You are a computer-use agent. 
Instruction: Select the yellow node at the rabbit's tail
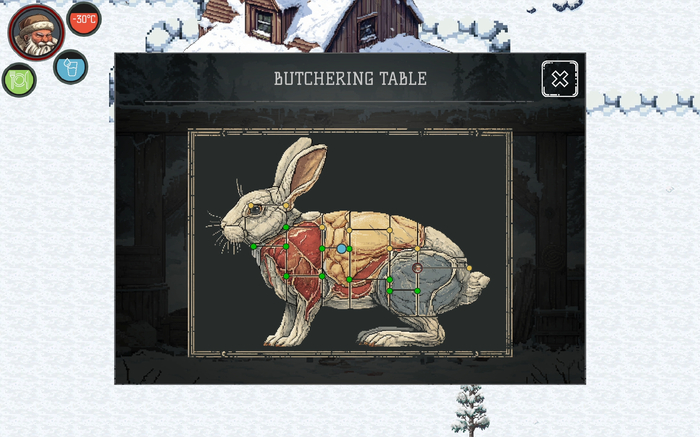pyautogui.click(x=469, y=268)
